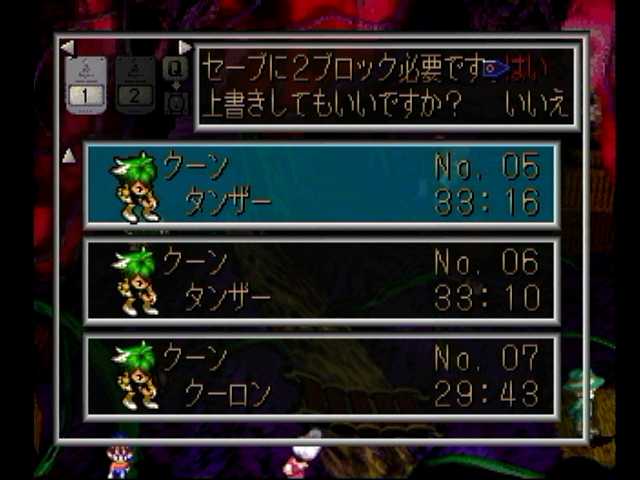Screen dimensions: 640x480
Task: Switch to memory card slot 1
Action: 86,85
